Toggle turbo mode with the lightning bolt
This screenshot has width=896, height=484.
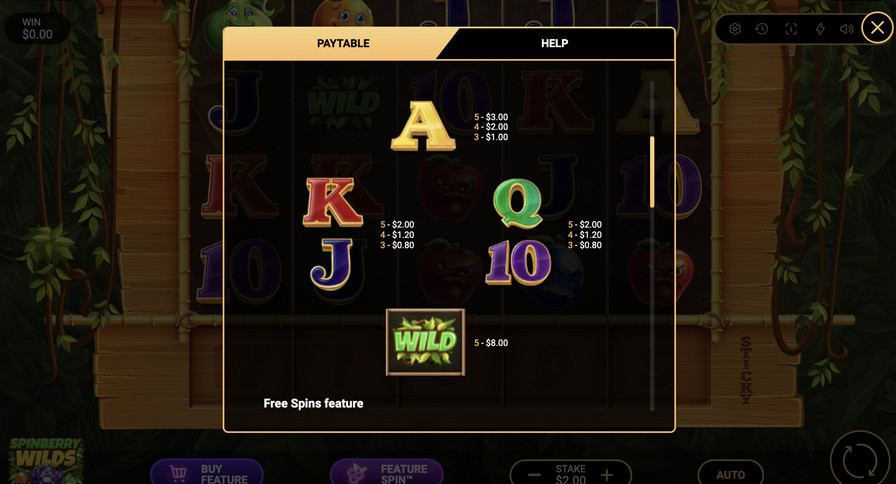click(820, 29)
